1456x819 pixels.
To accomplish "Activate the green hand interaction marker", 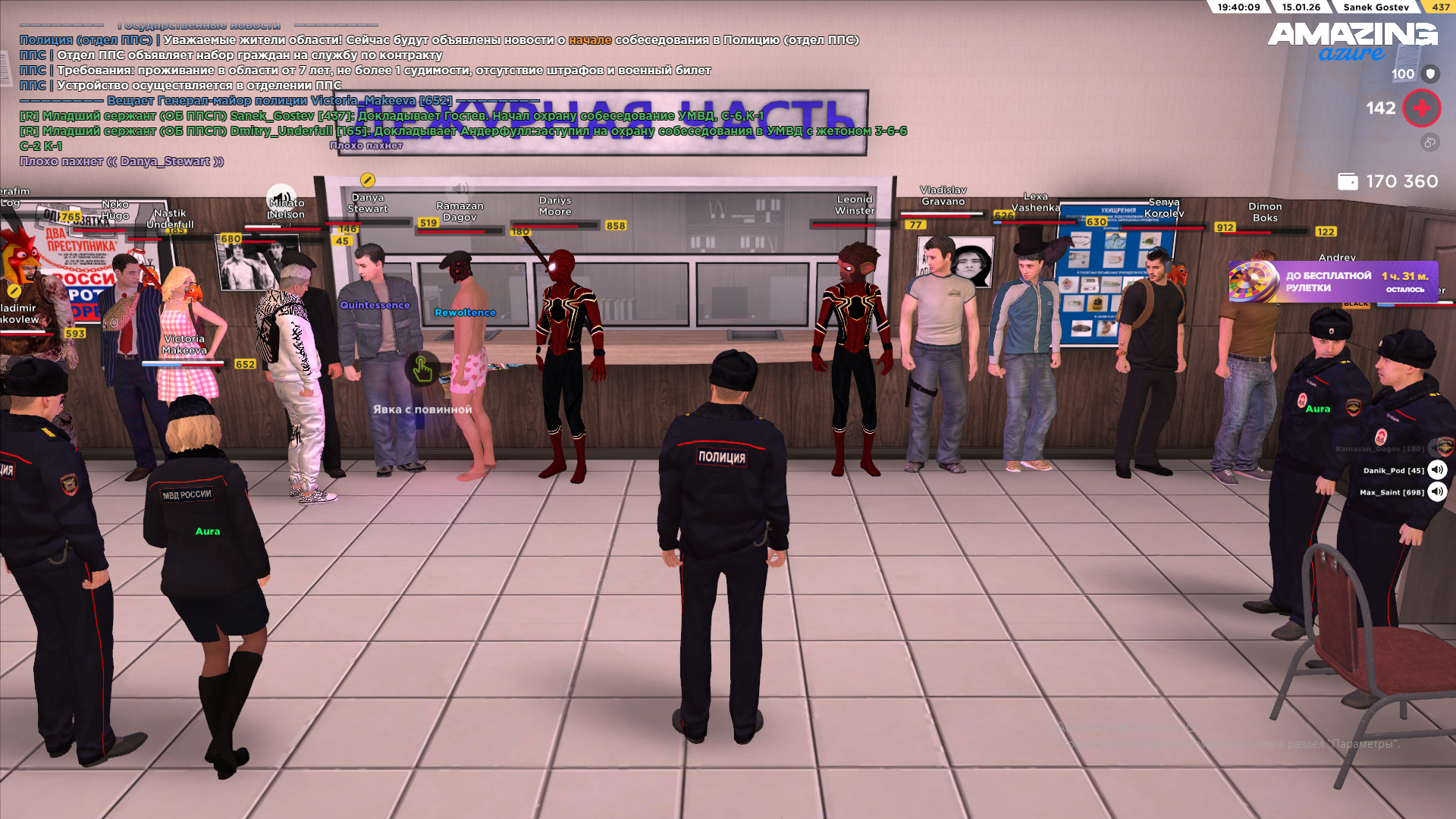I will (x=422, y=370).
